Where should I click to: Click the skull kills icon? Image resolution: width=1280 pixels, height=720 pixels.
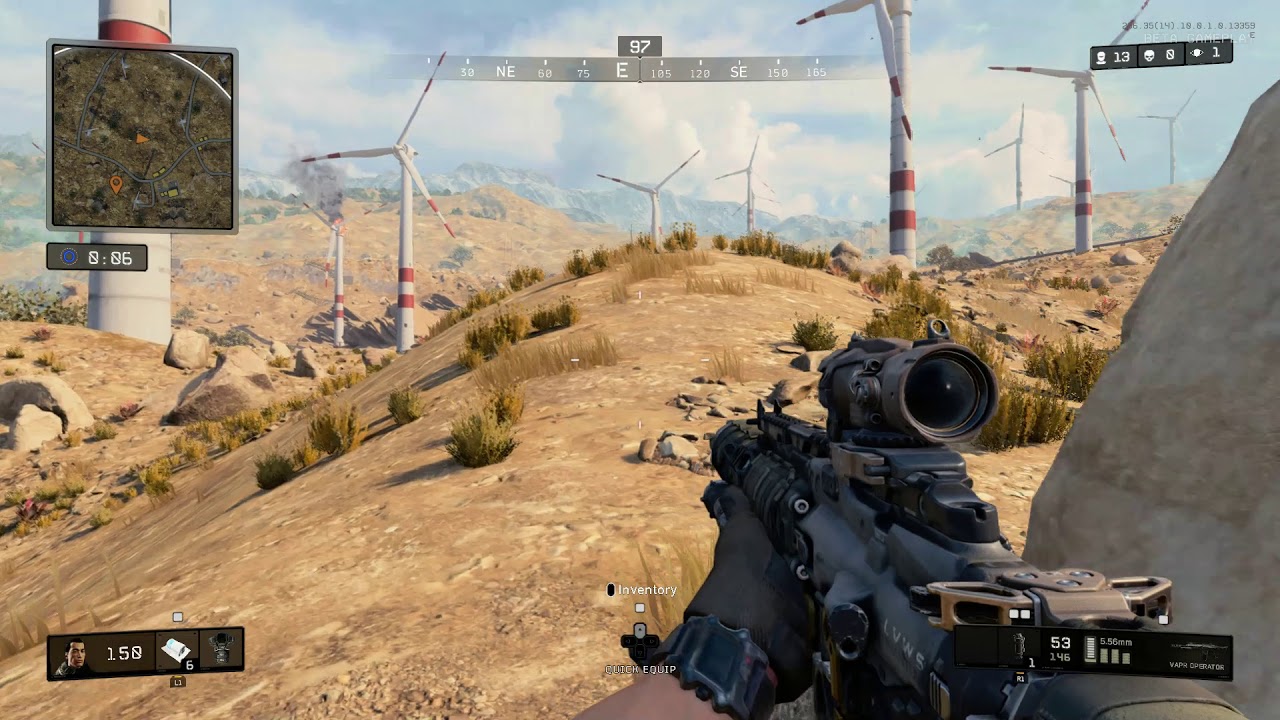point(1149,57)
